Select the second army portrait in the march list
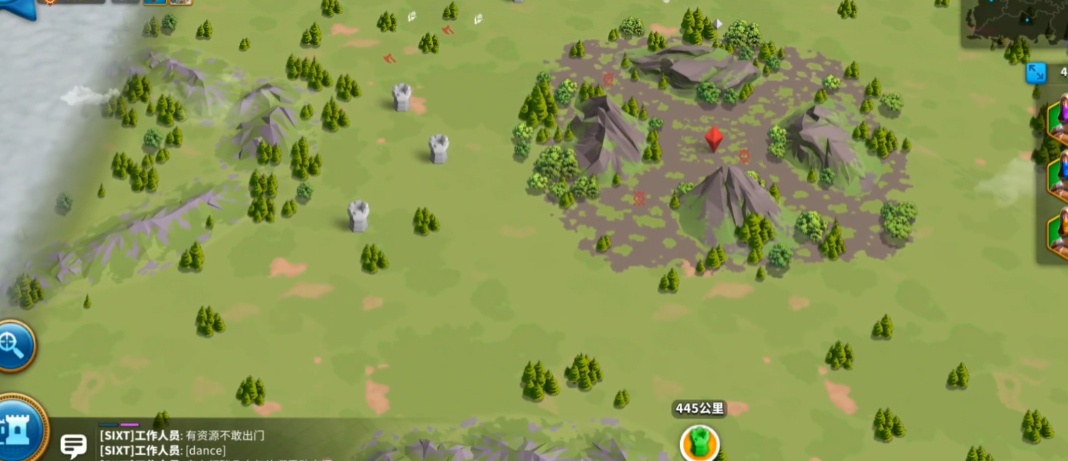Image resolution: width=1068 pixels, height=461 pixels. tap(1057, 177)
